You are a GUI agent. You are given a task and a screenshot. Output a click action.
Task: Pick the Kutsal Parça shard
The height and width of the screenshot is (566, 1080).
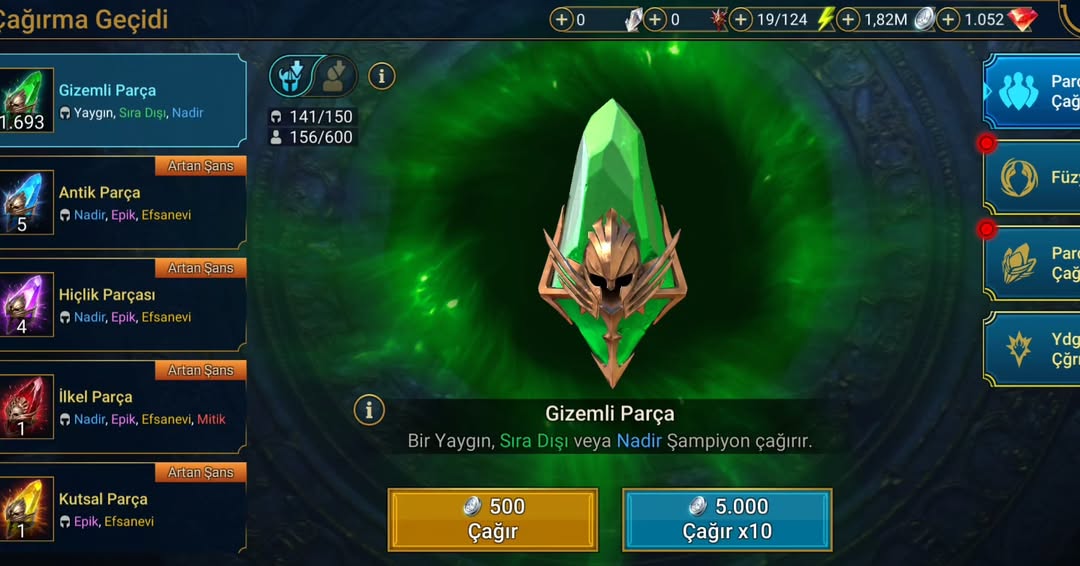(x=123, y=508)
